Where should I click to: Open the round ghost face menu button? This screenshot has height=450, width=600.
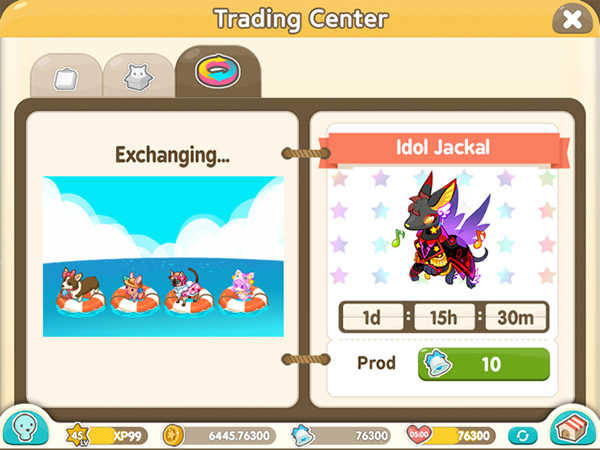[24, 427]
